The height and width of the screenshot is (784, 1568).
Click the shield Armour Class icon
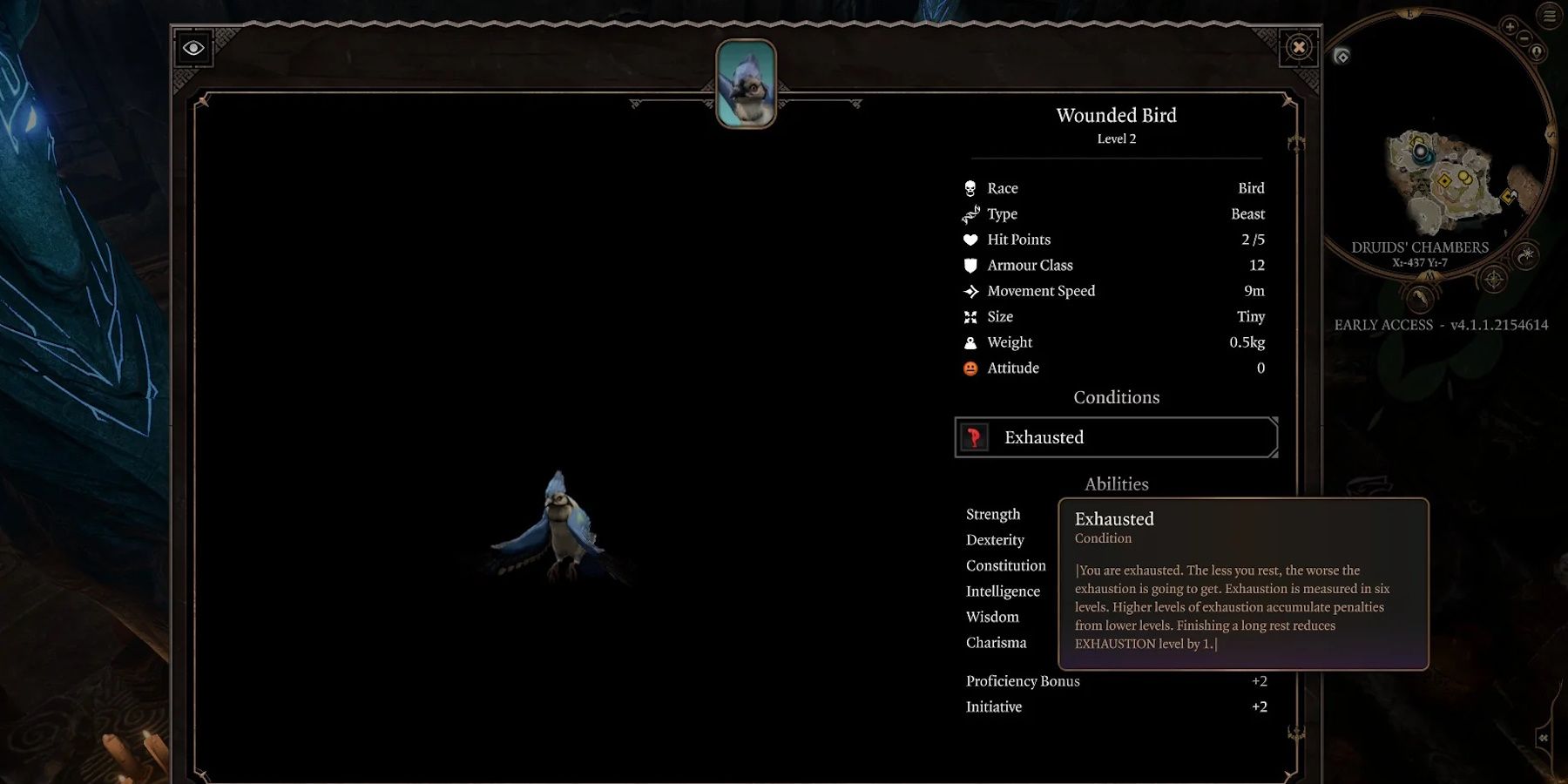[970, 265]
